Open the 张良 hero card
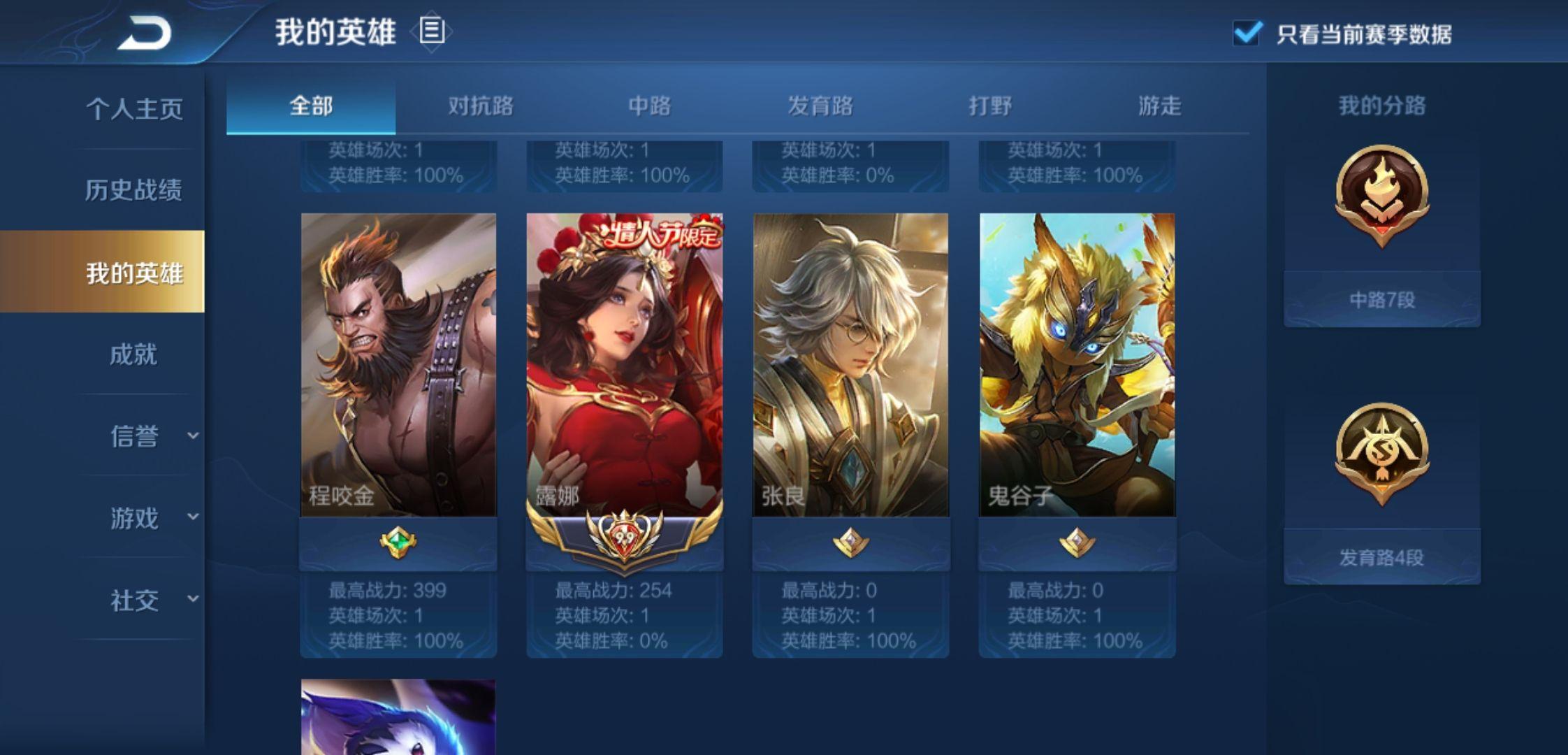1568x755 pixels. (850, 365)
